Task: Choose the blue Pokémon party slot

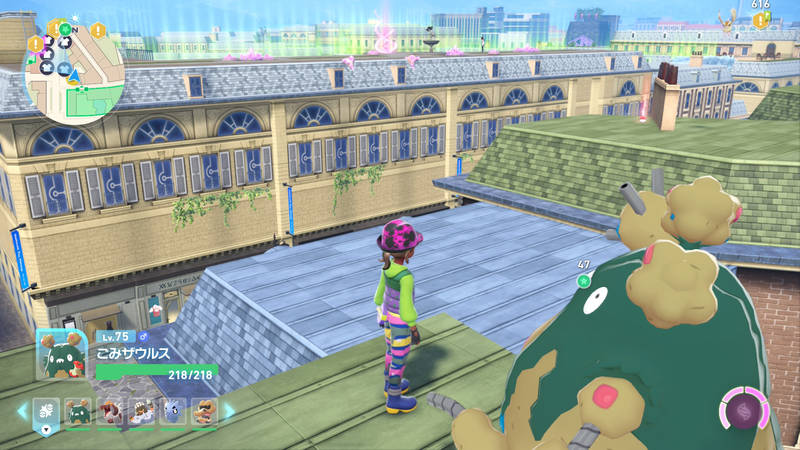Action: coord(173,410)
